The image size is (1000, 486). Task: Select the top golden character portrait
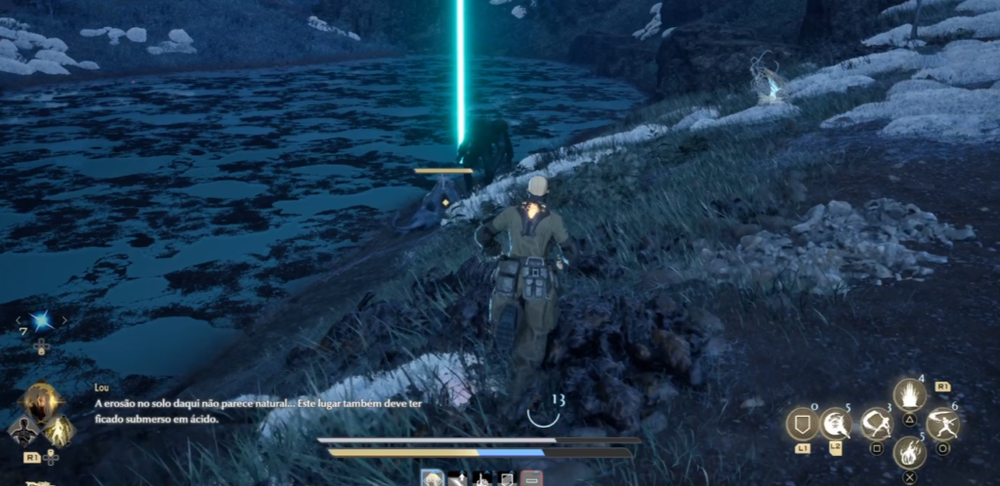click(x=41, y=401)
